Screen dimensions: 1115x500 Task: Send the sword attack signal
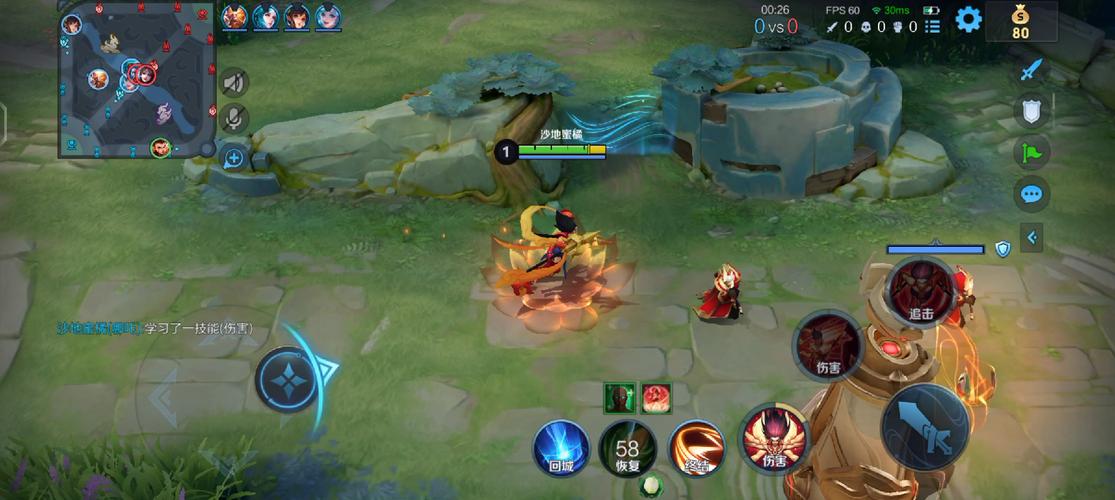click(x=1031, y=70)
